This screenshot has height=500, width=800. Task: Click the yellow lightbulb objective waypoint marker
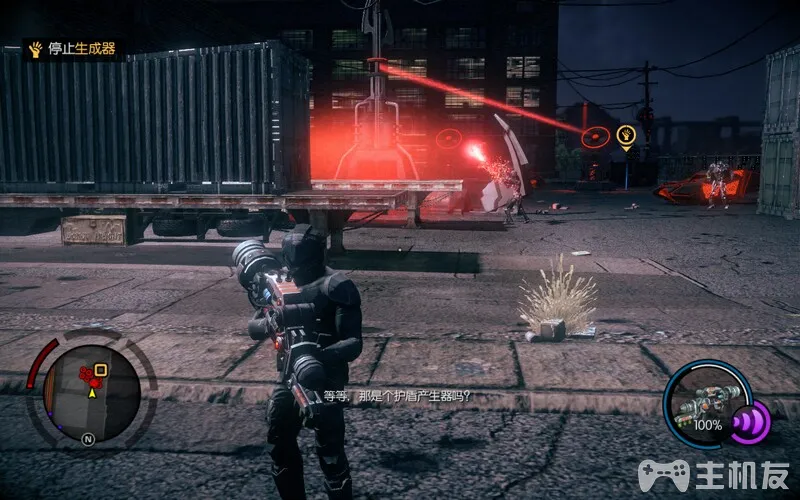coord(627,134)
